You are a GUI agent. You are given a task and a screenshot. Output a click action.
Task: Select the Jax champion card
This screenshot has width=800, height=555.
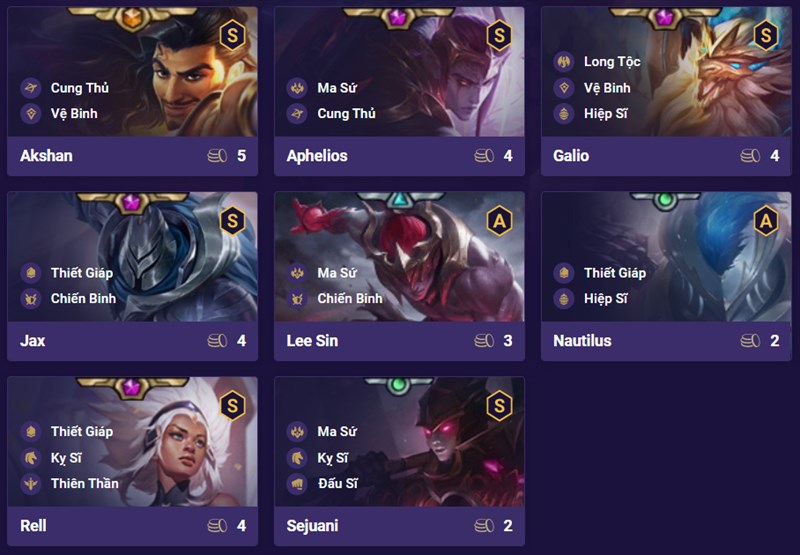[132, 275]
